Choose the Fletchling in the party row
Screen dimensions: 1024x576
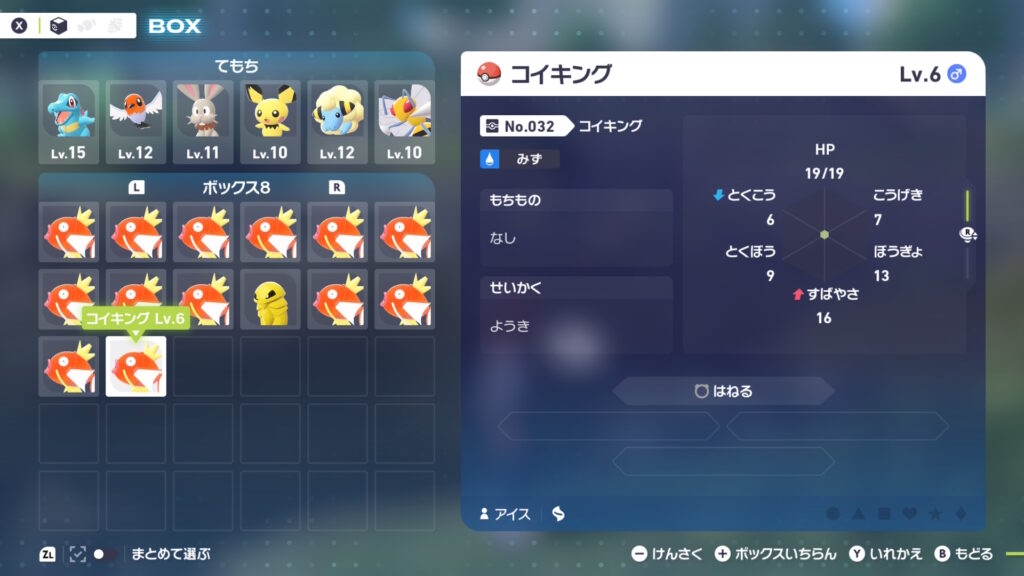tap(135, 122)
